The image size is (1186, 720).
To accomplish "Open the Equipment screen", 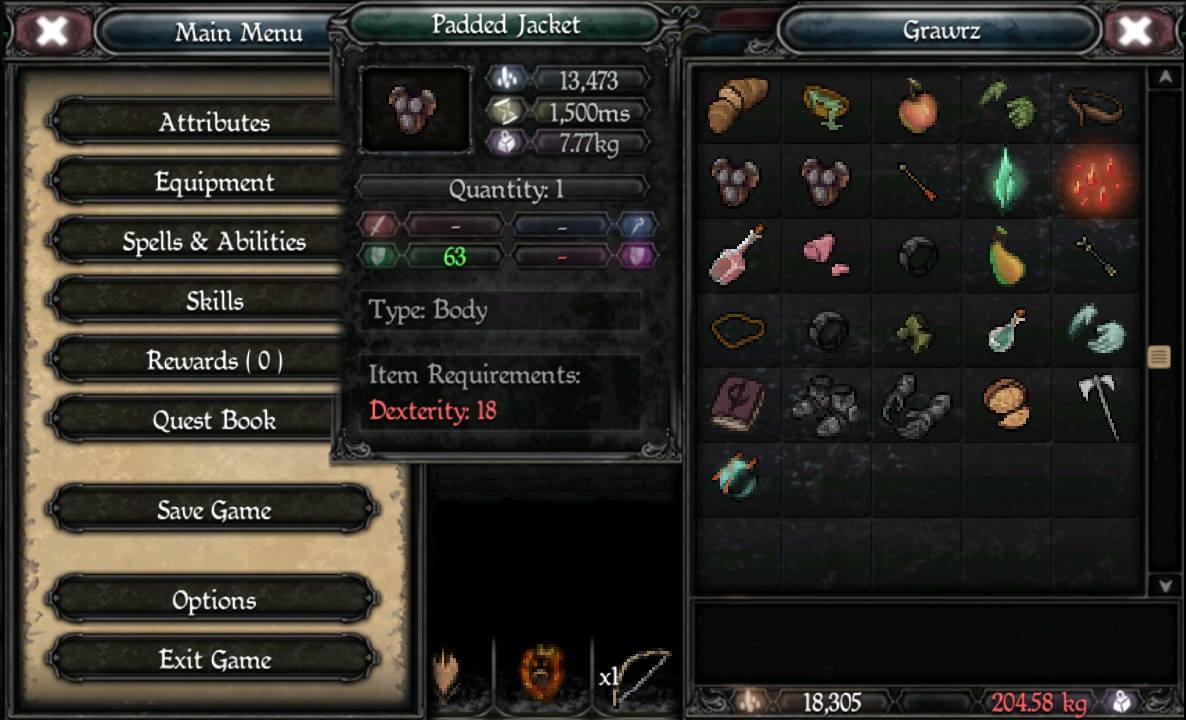I will 214,182.
